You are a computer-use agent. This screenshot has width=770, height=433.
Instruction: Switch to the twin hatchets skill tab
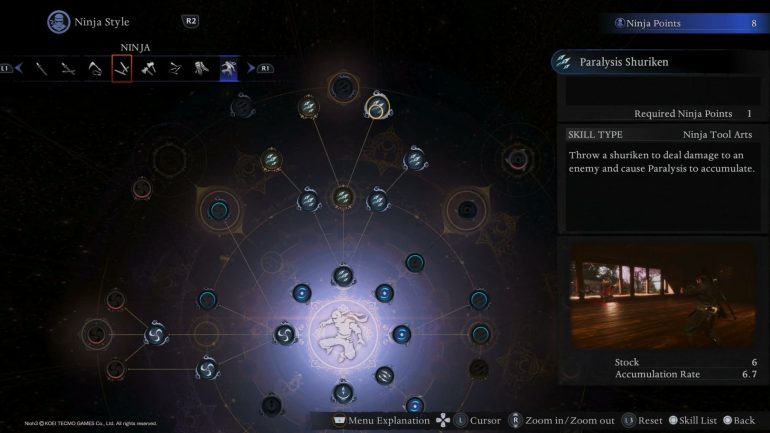149,68
